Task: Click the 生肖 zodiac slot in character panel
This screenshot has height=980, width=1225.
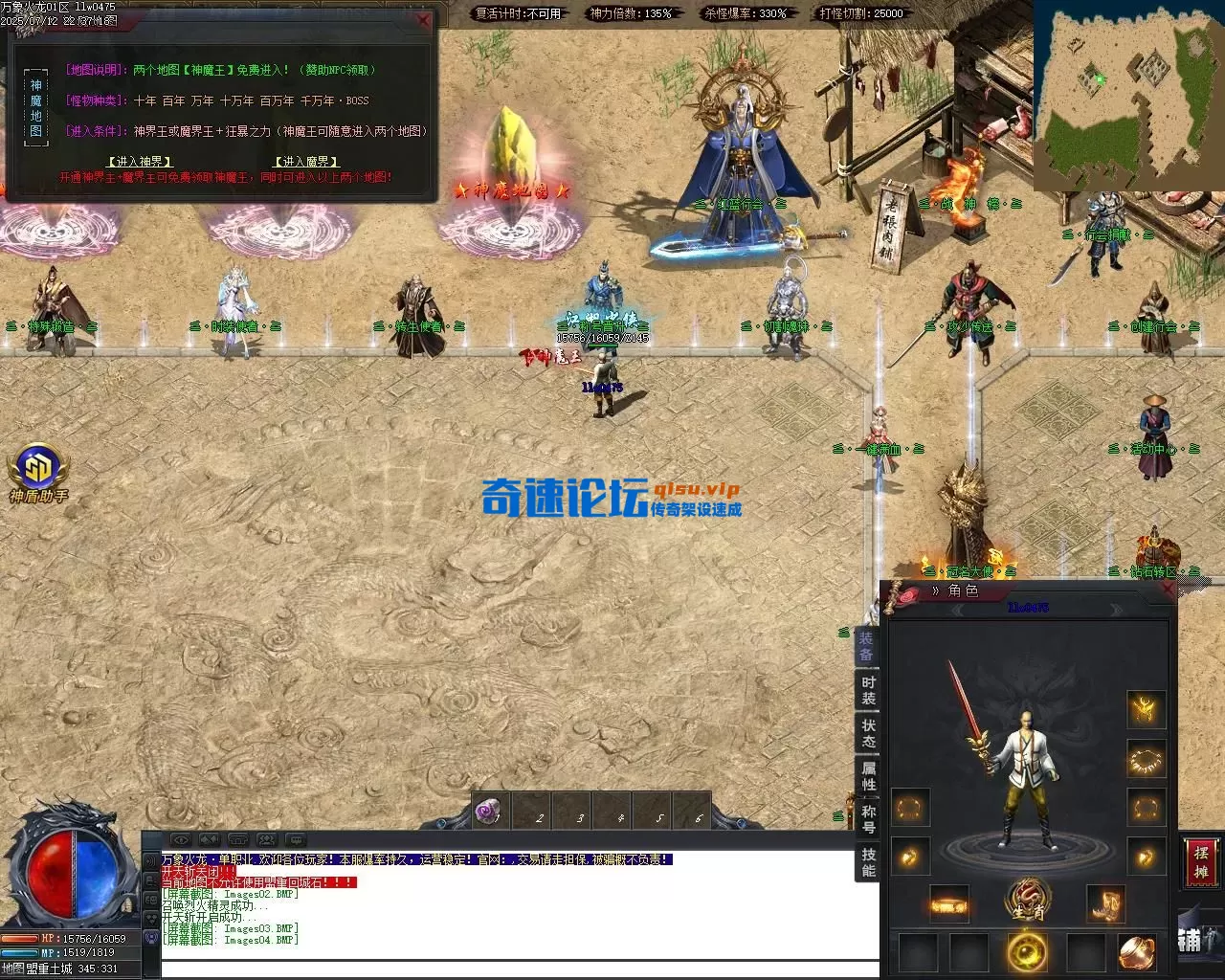Action: 1027,900
